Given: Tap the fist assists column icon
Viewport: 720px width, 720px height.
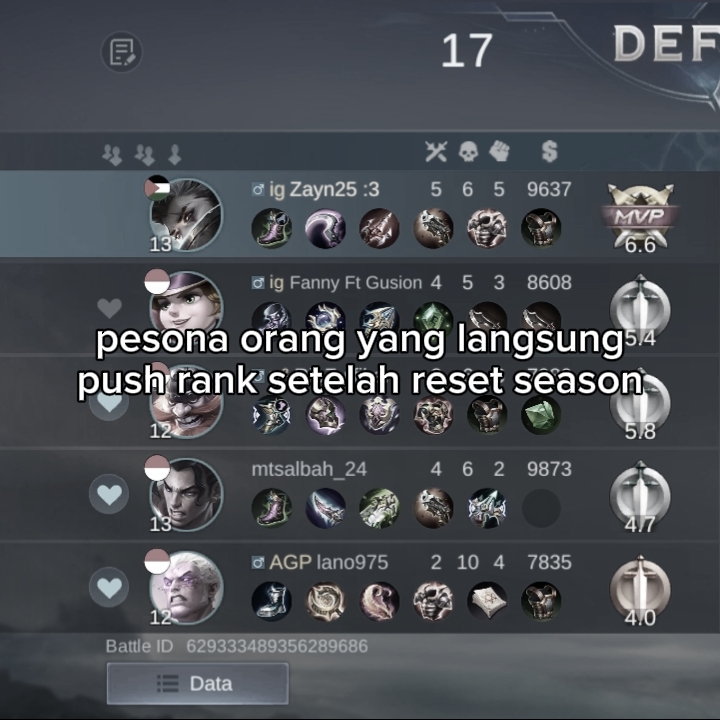Looking at the screenshot, I should coord(499,152).
